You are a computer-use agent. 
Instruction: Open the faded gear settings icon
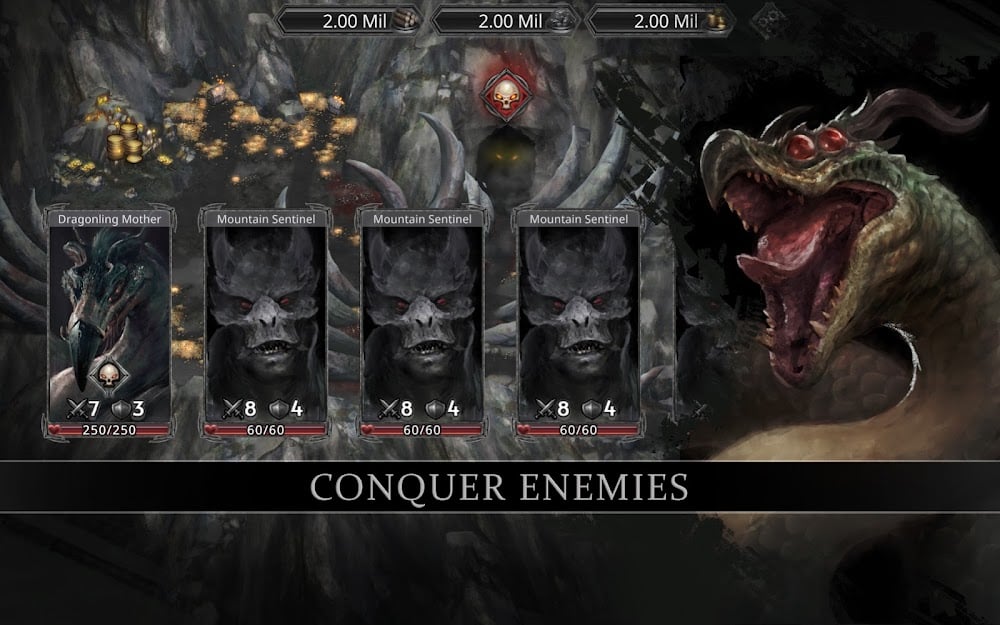[x=767, y=19]
